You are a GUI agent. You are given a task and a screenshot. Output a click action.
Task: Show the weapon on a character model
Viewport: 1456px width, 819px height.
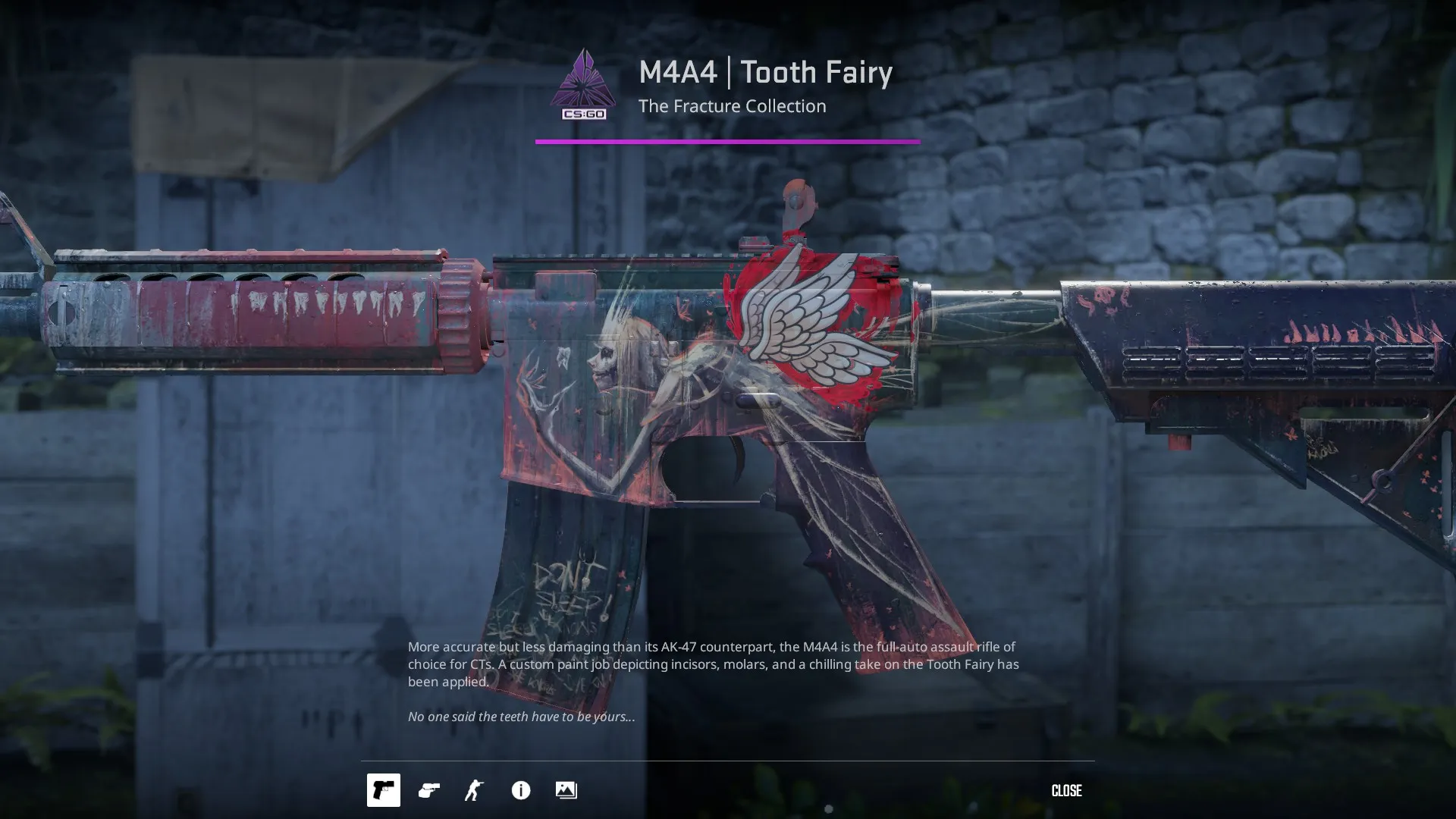point(475,790)
